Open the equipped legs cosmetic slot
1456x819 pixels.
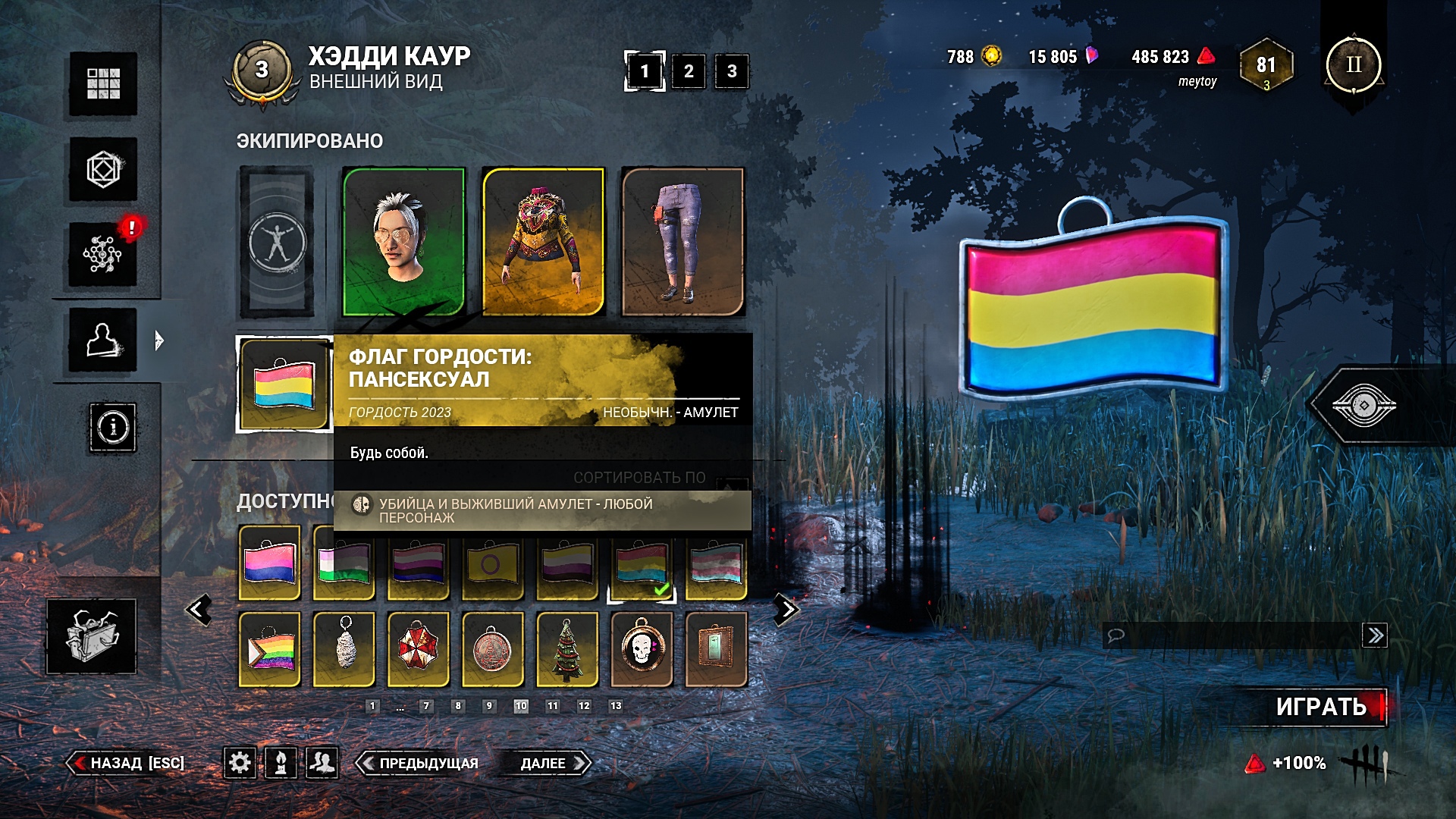click(682, 241)
